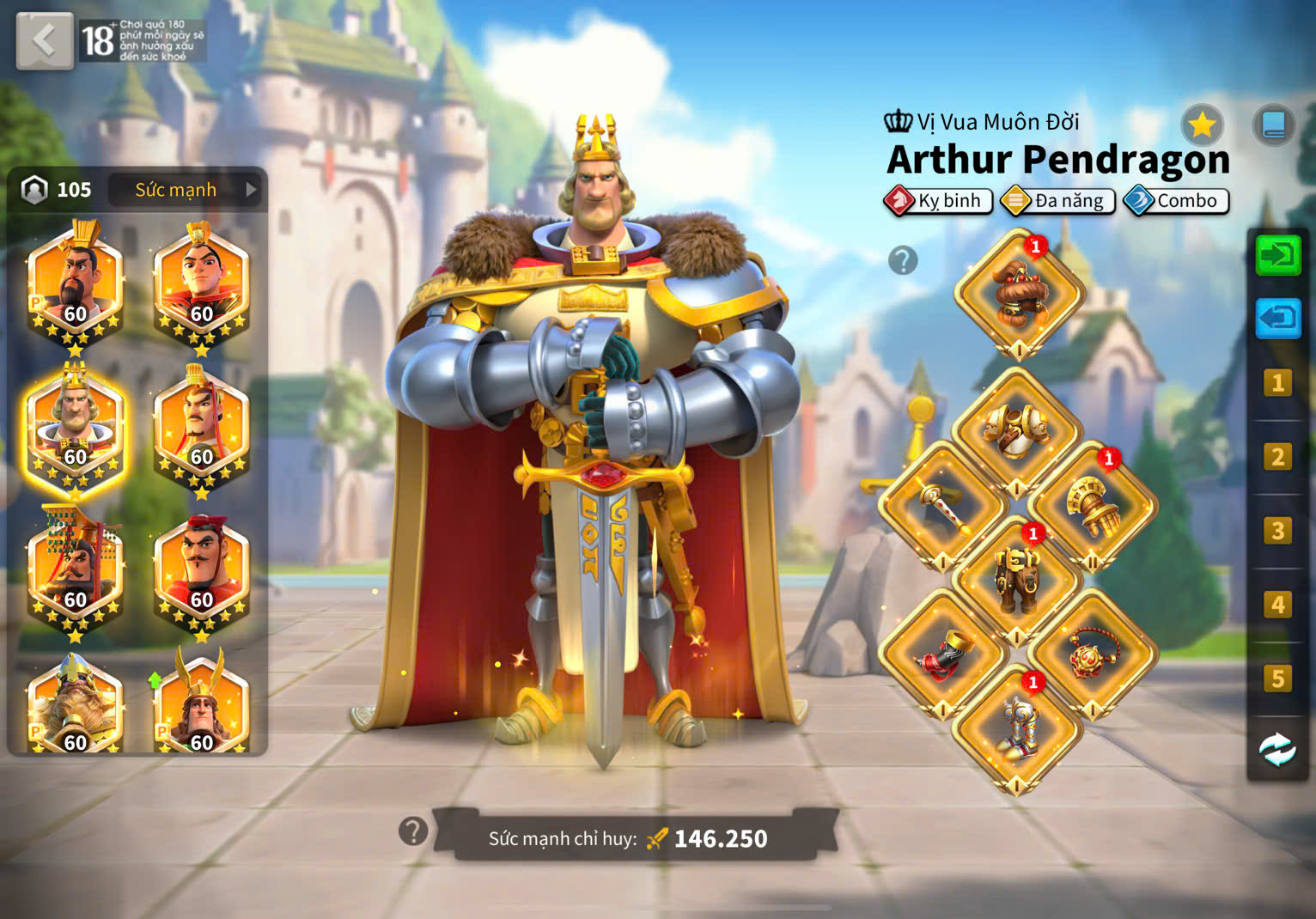Image resolution: width=1316 pixels, height=919 pixels.
Task: Select the highlighted Arthur Pendragon portrait
Action: pos(75,429)
